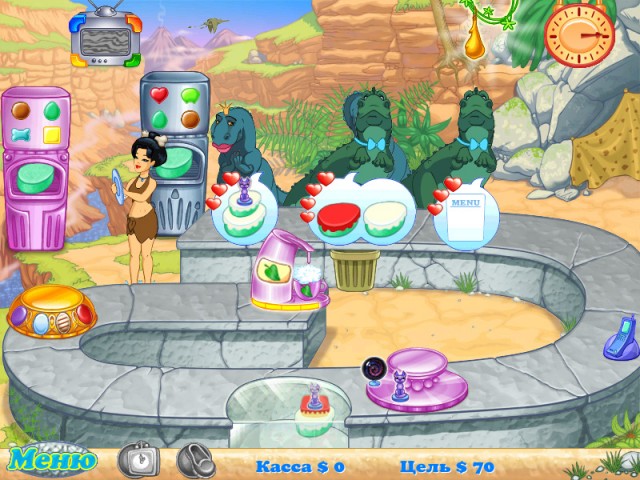Use the pink frosting machine
This screenshot has height=480, width=640.
click(291, 270)
